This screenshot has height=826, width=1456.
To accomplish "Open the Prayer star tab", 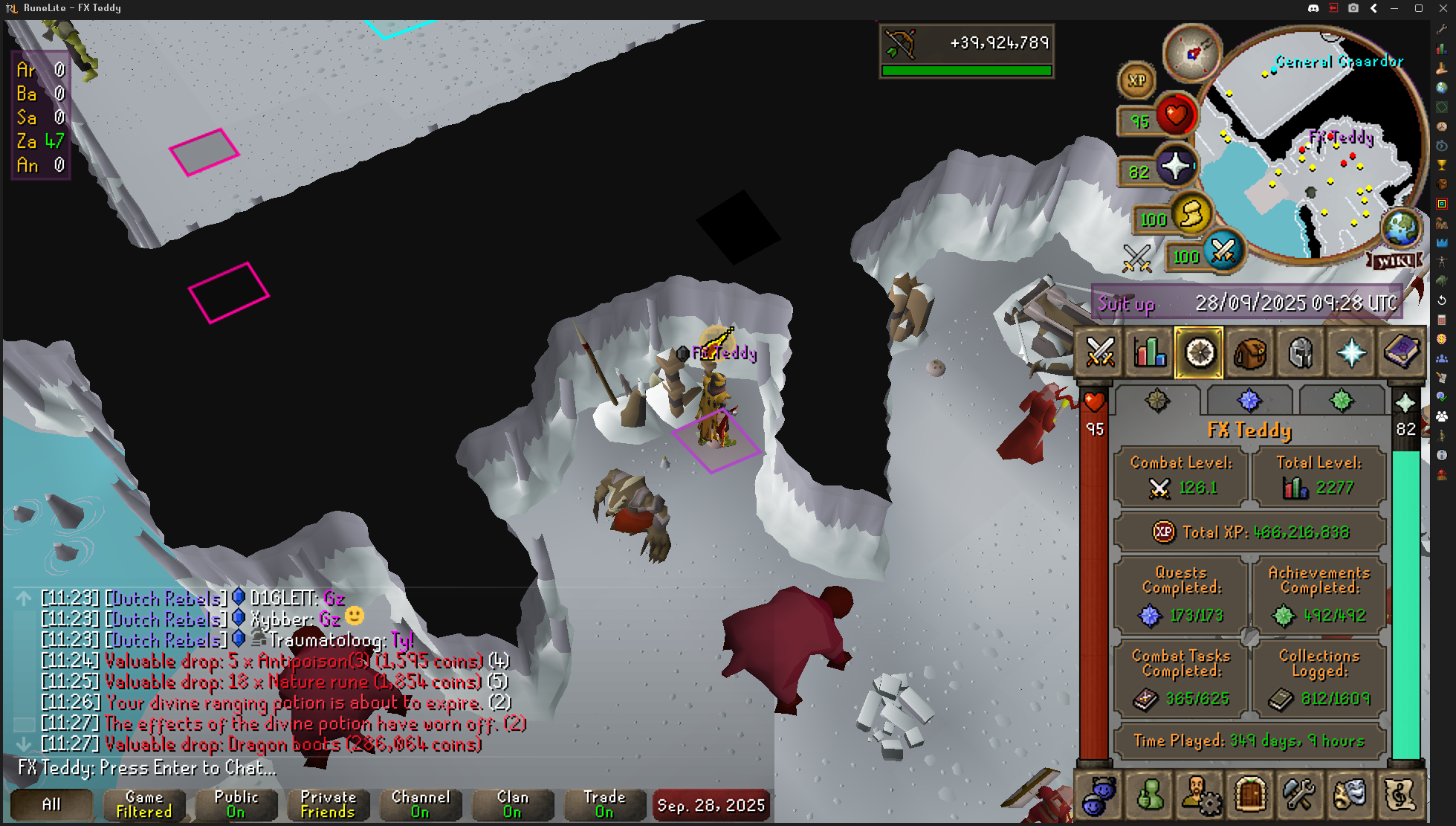I will [1350, 352].
